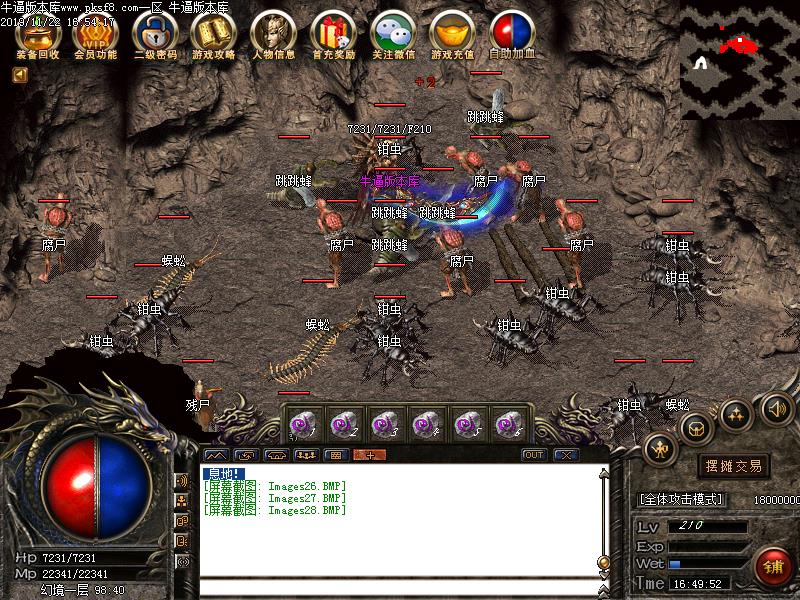Open the 摆摊交易 stall trade button
Image resolution: width=800 pixels, height=600 pixels.
click(x=733, y=466)
